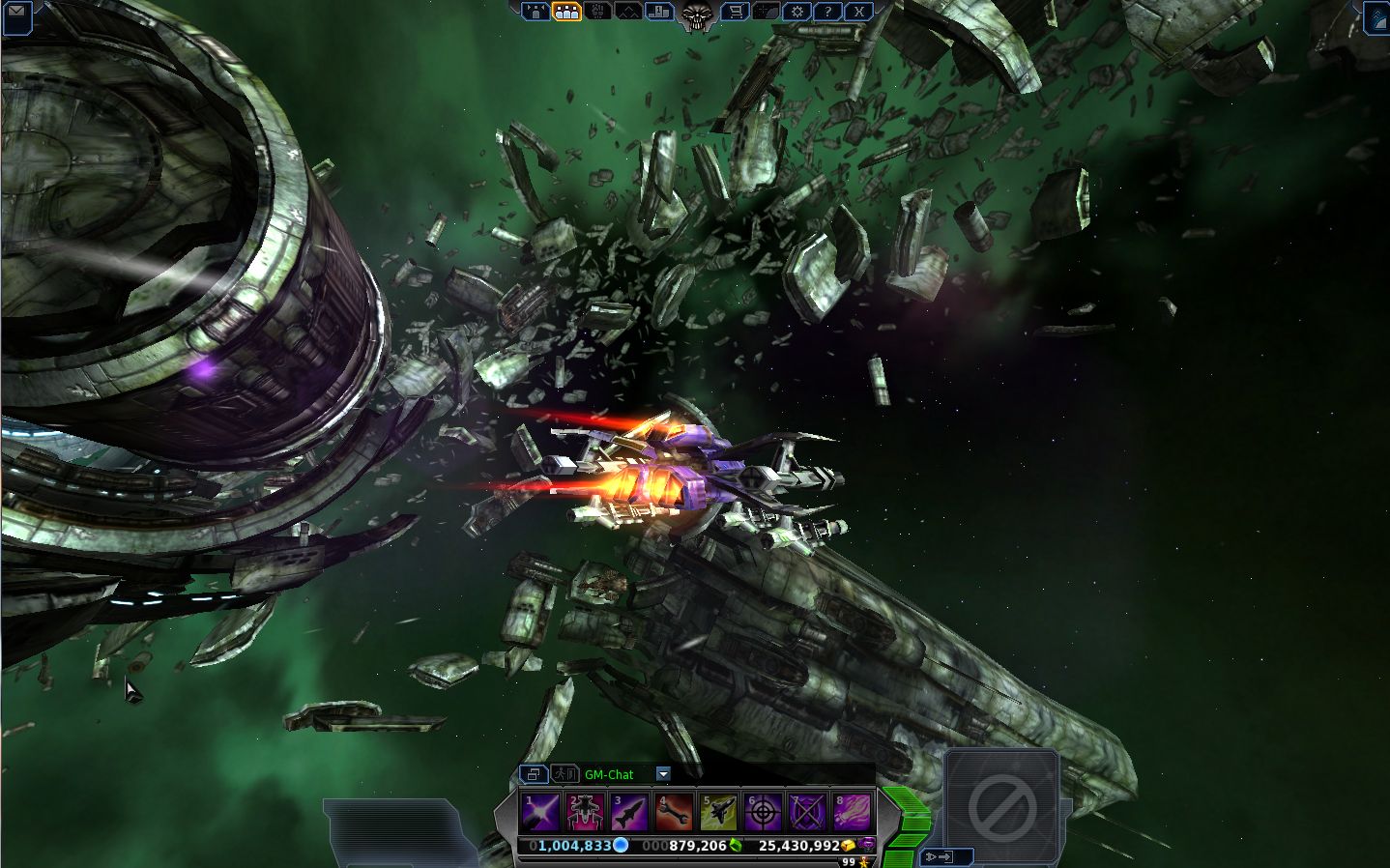1390x868 pixels.
Task: Use the crossed-out shield ability in slot 7
Action: [x=807, y=812]
